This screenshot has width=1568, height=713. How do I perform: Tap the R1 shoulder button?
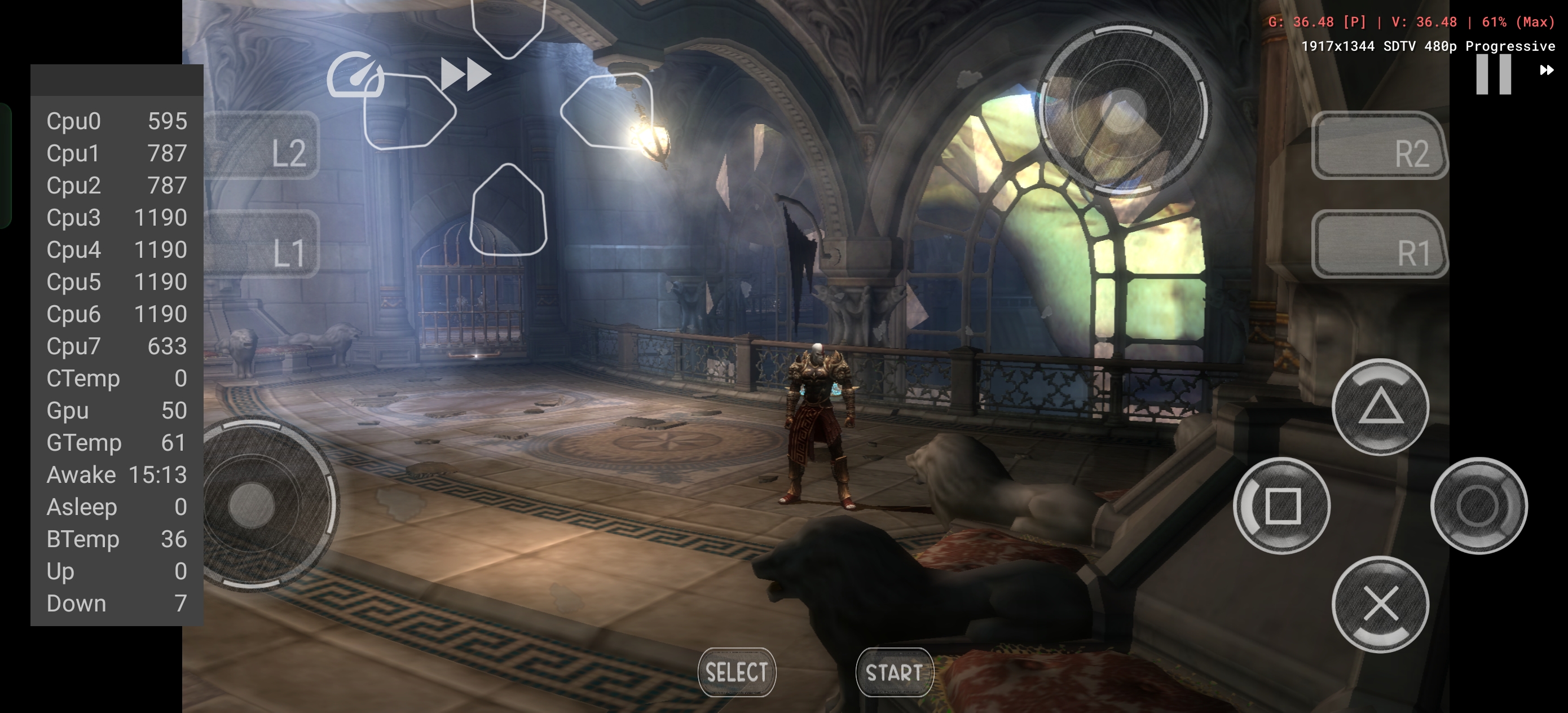tap(1379, 245)
